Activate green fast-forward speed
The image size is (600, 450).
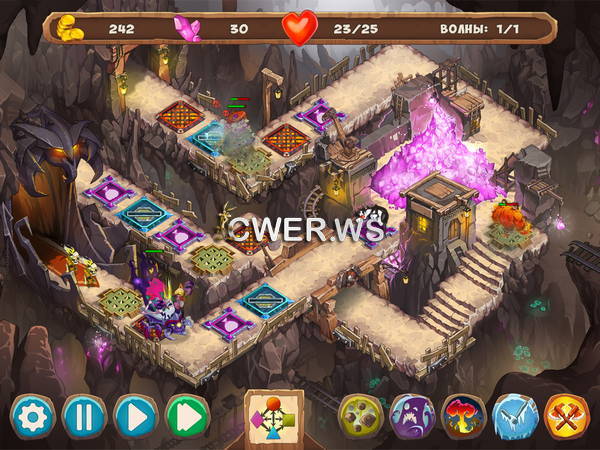[187, 415]
